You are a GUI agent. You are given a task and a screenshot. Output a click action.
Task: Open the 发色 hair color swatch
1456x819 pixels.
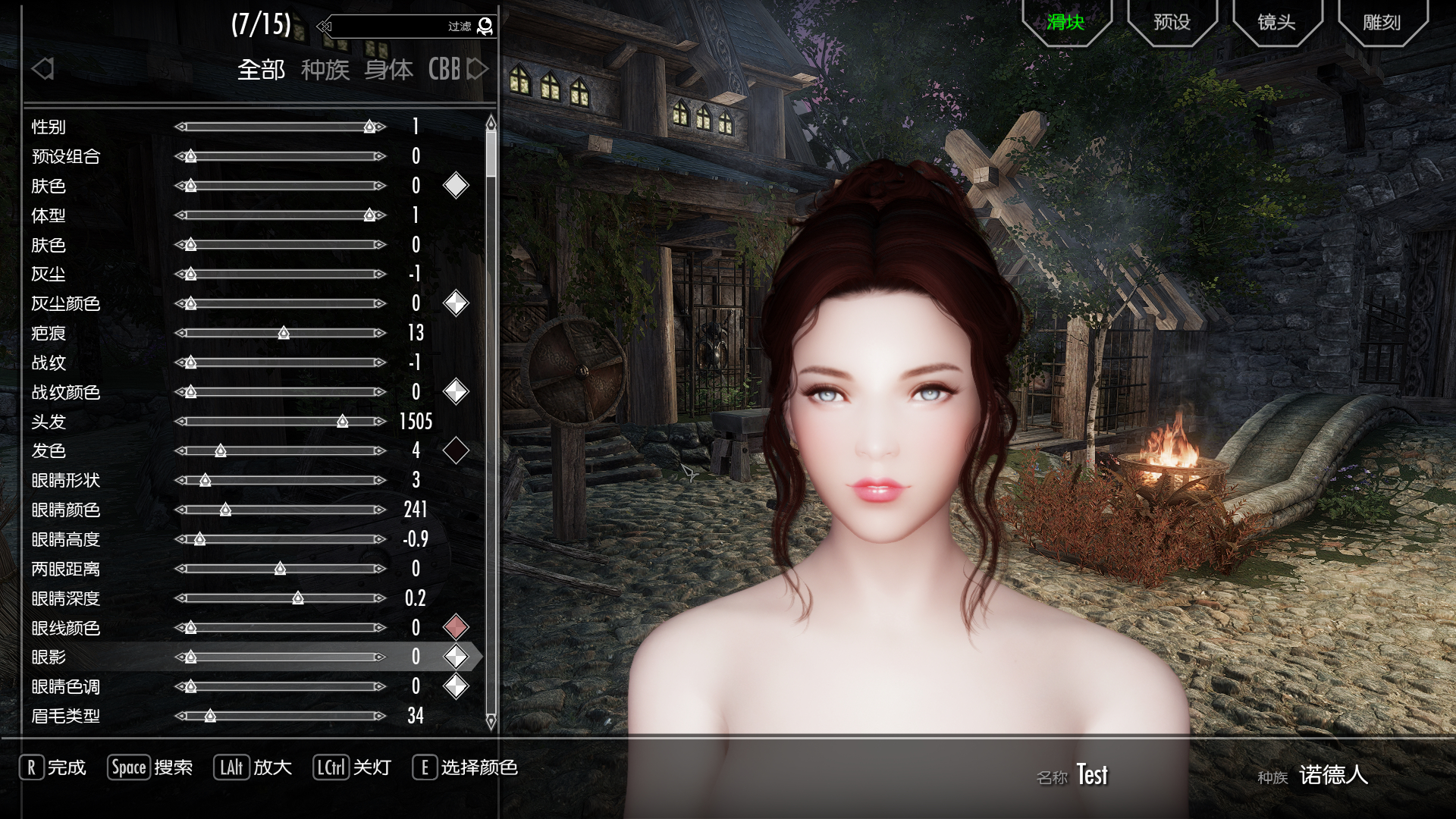[x=456, y=450]
